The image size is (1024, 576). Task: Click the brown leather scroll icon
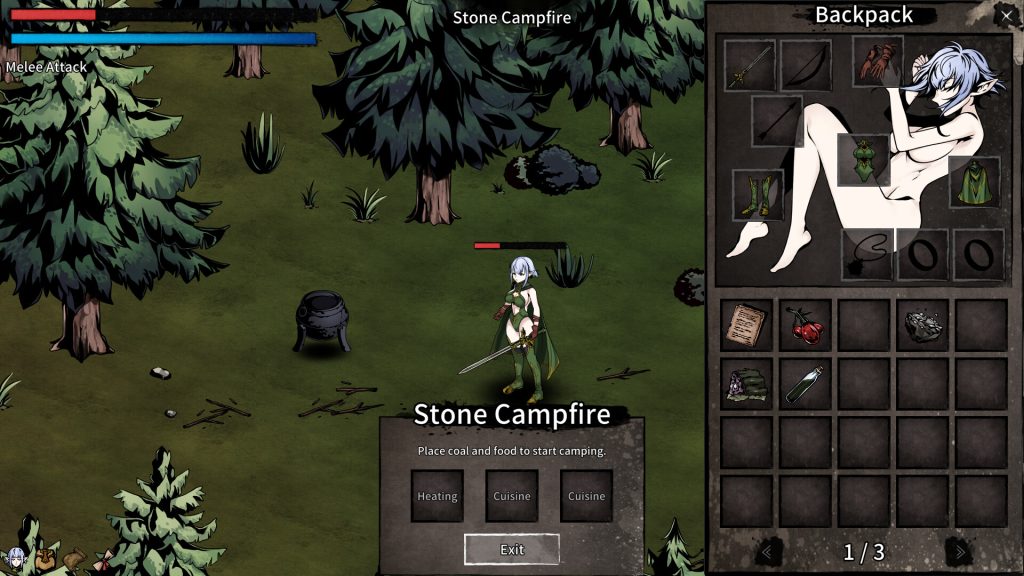(74, 560)
